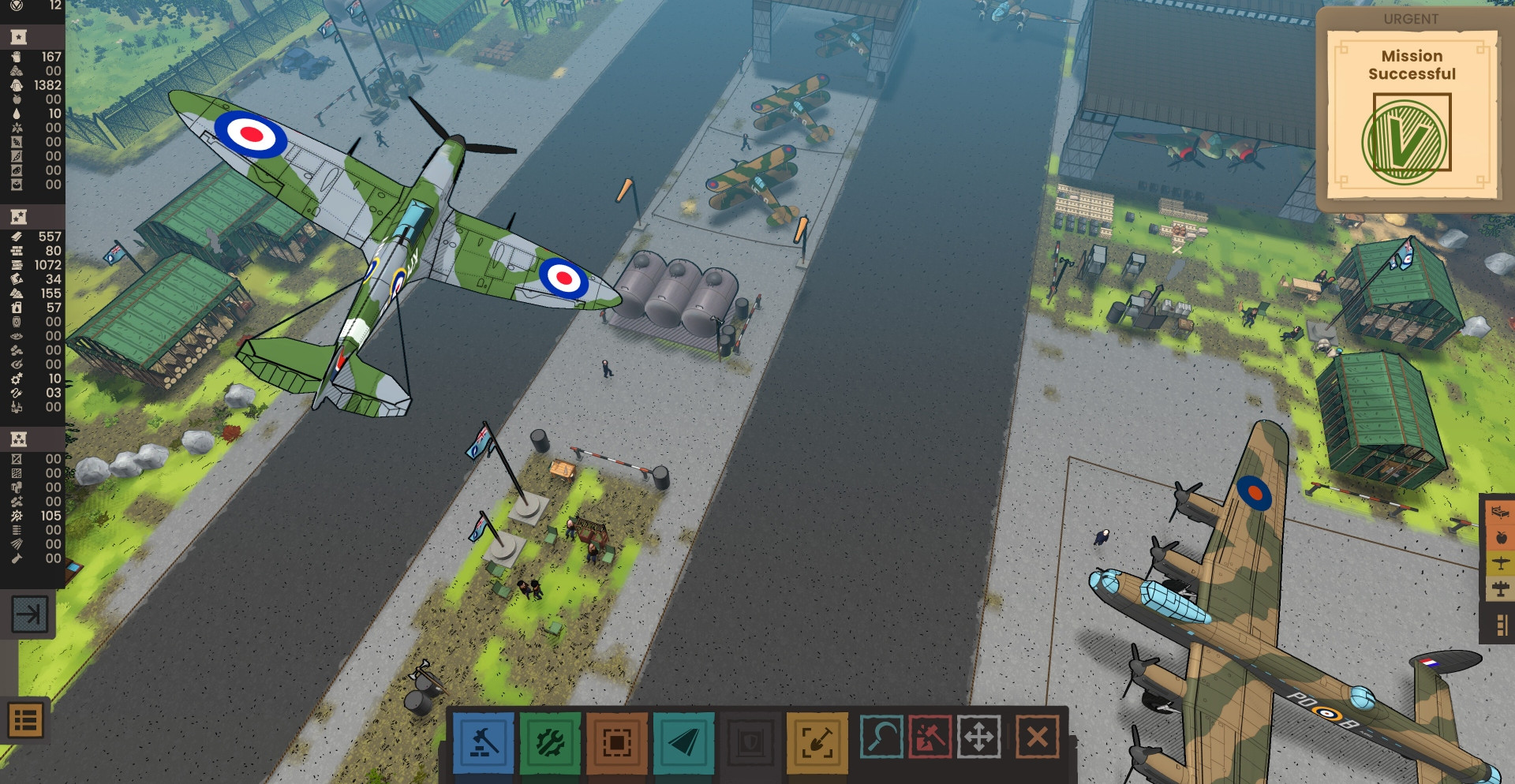Select the apple food icon on side panel

[x=1500, y=538]
